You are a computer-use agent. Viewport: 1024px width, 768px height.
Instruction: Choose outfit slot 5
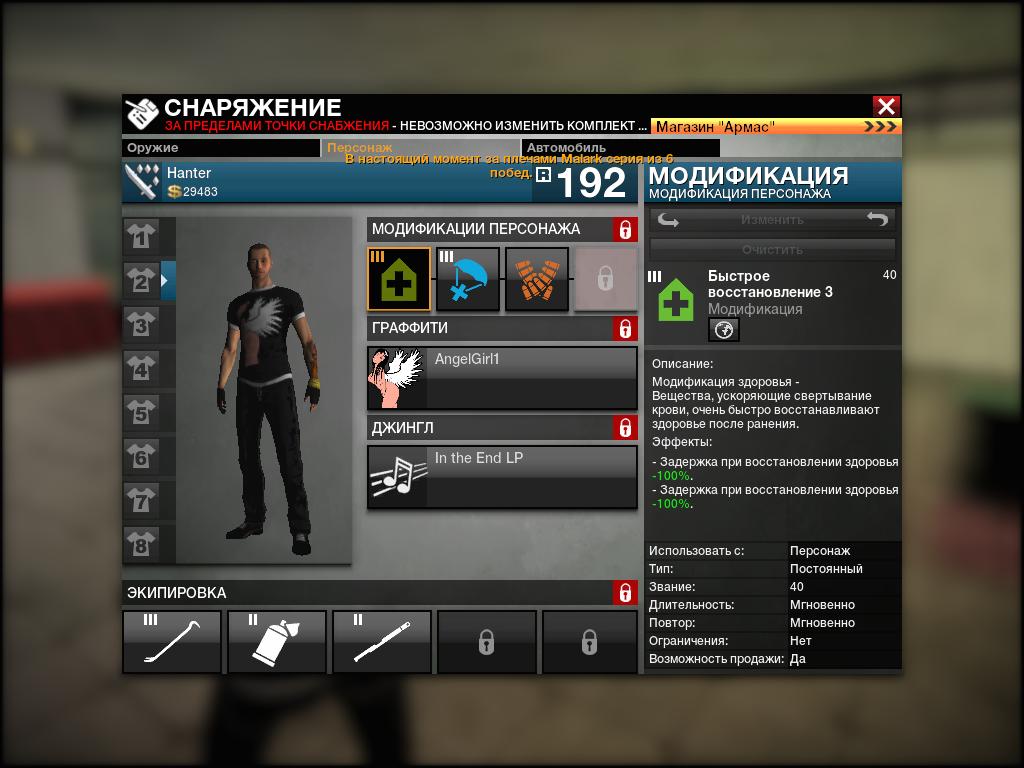pyautogui.click(x=141, y=413)
